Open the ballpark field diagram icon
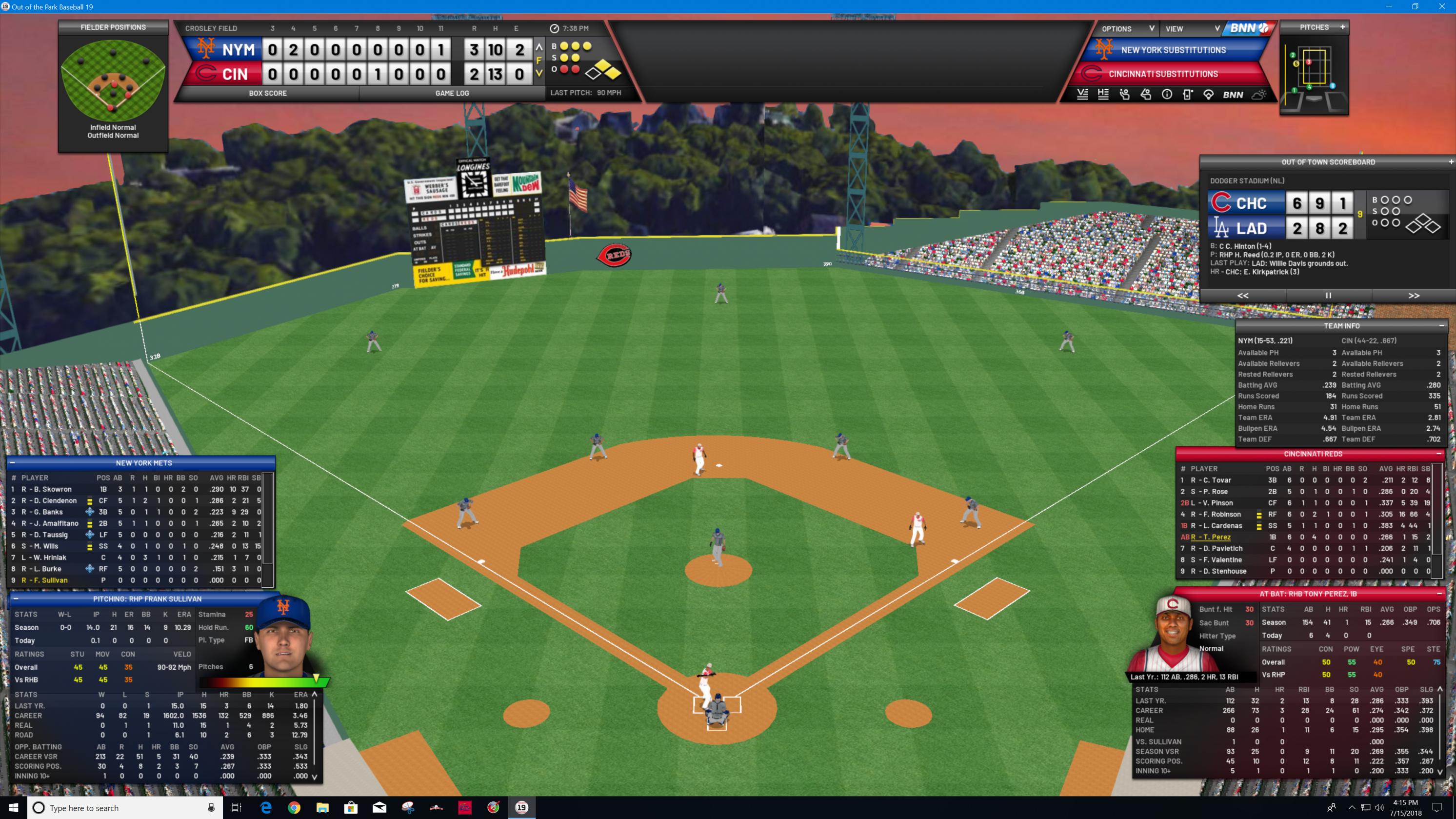Viewport: 1456px width, 819px height. [1208, 95]
